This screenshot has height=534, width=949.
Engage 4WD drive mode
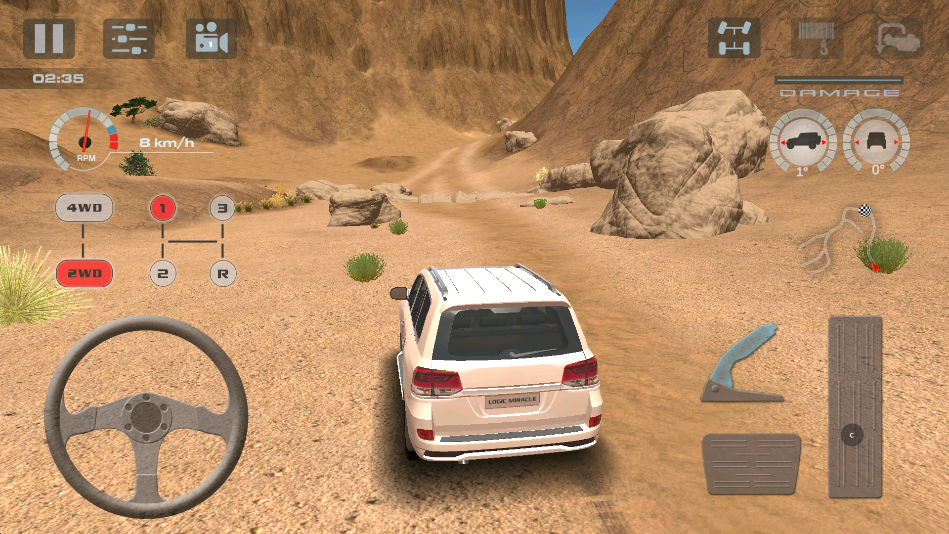coord(84,209)
